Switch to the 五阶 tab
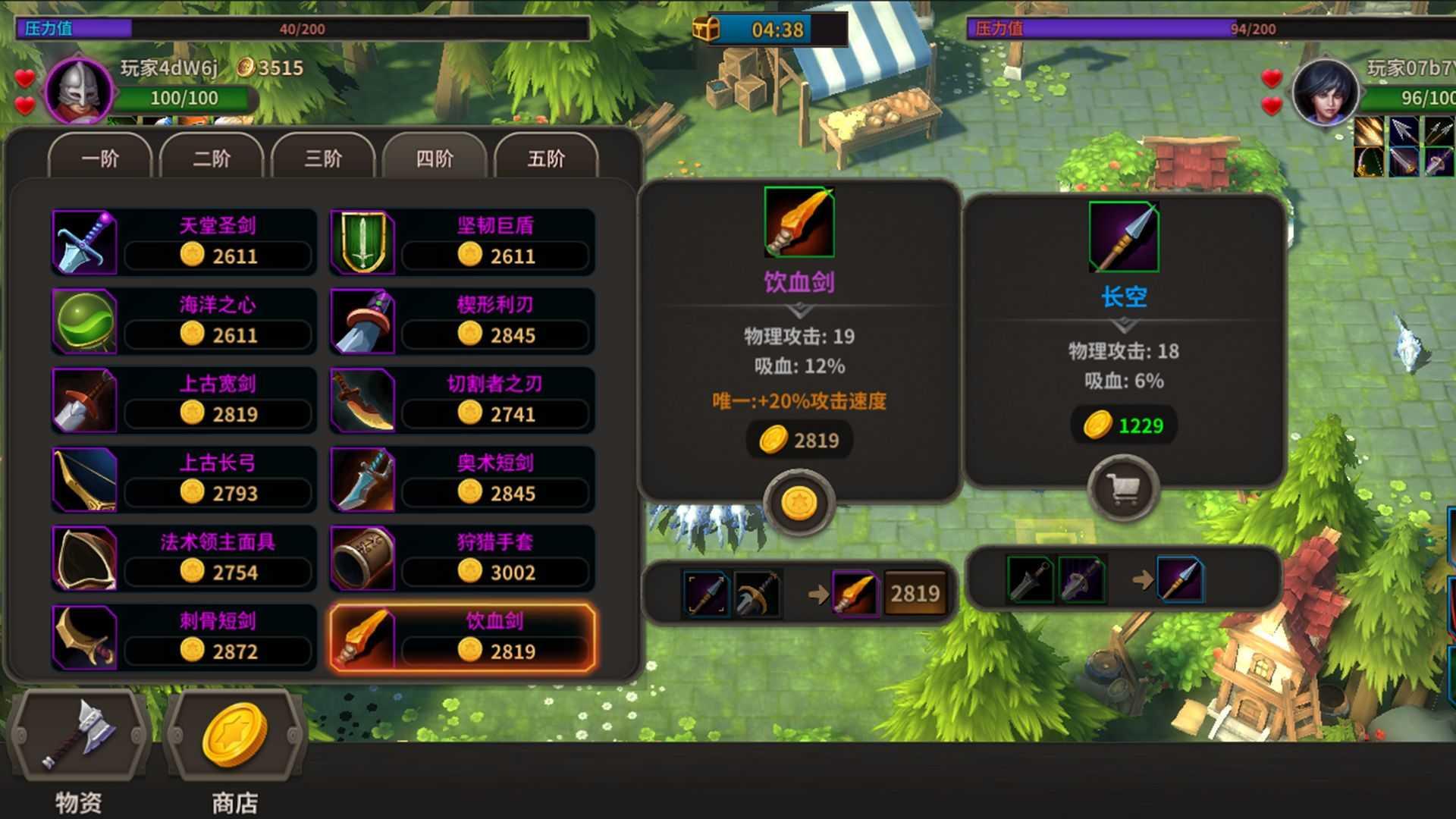Image resolution: width=1456 pixels, height=819 pixels. point(547,159)
